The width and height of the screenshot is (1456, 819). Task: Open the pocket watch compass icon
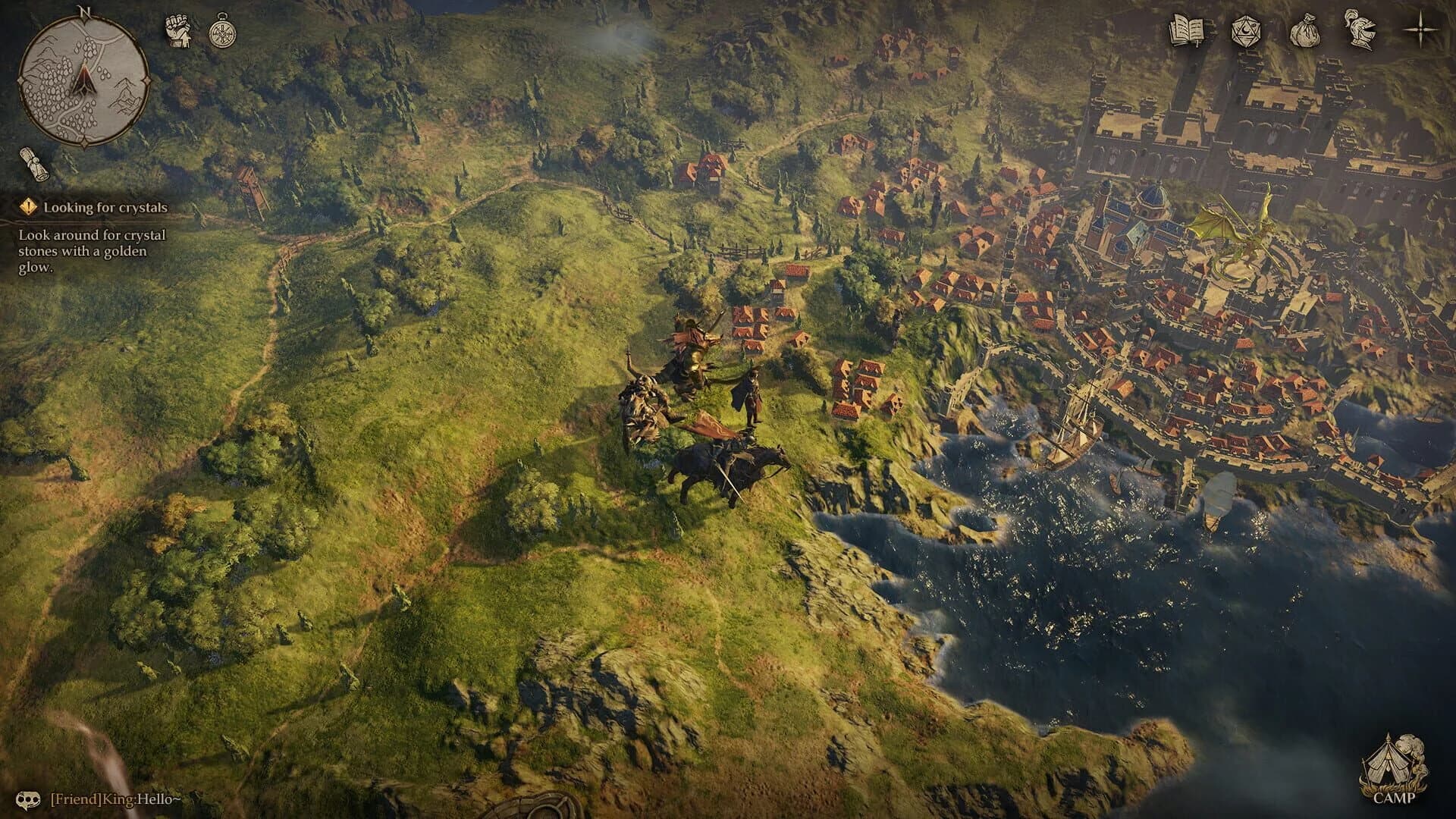(x=222, y=30)
